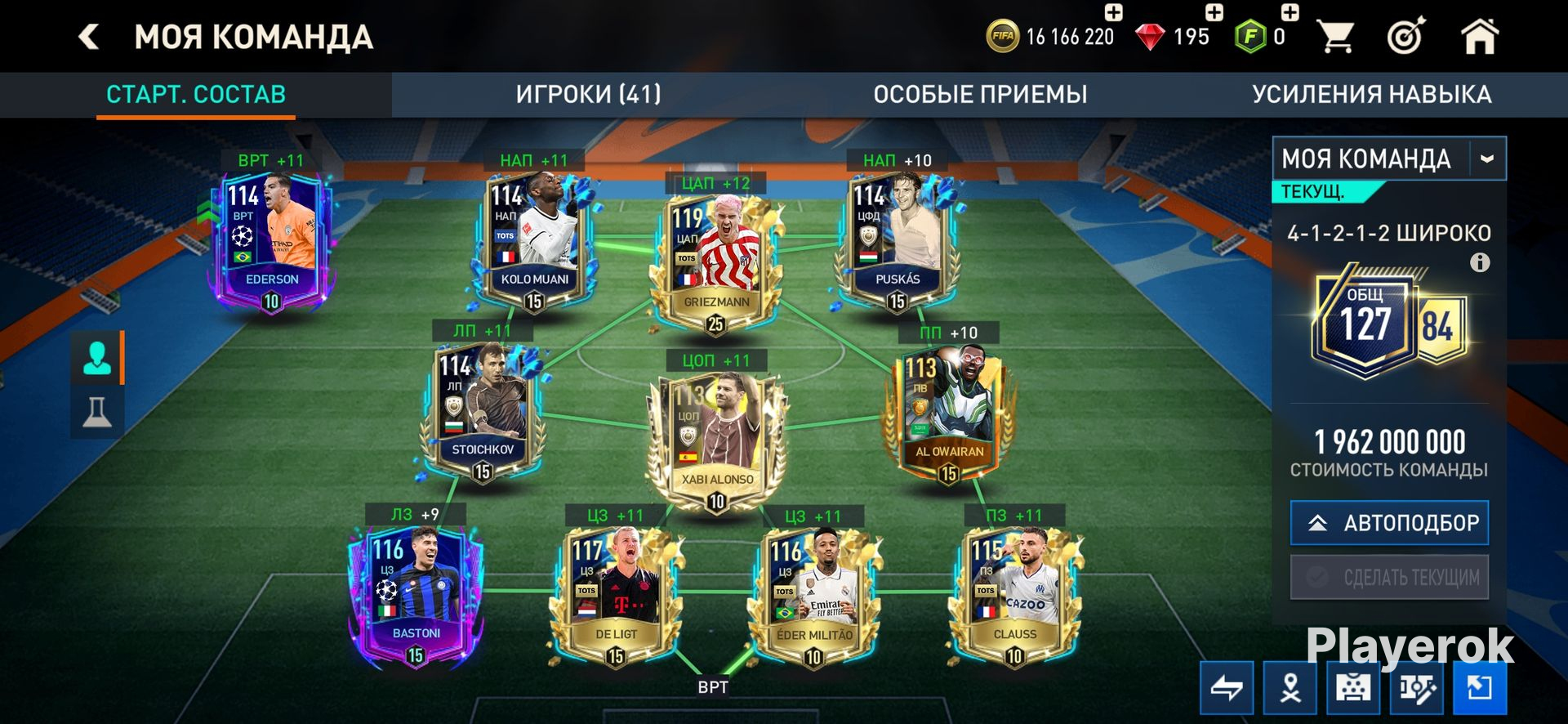Open the formation field layout button
The image size is (1568, 724).
tap(1352, 688)
